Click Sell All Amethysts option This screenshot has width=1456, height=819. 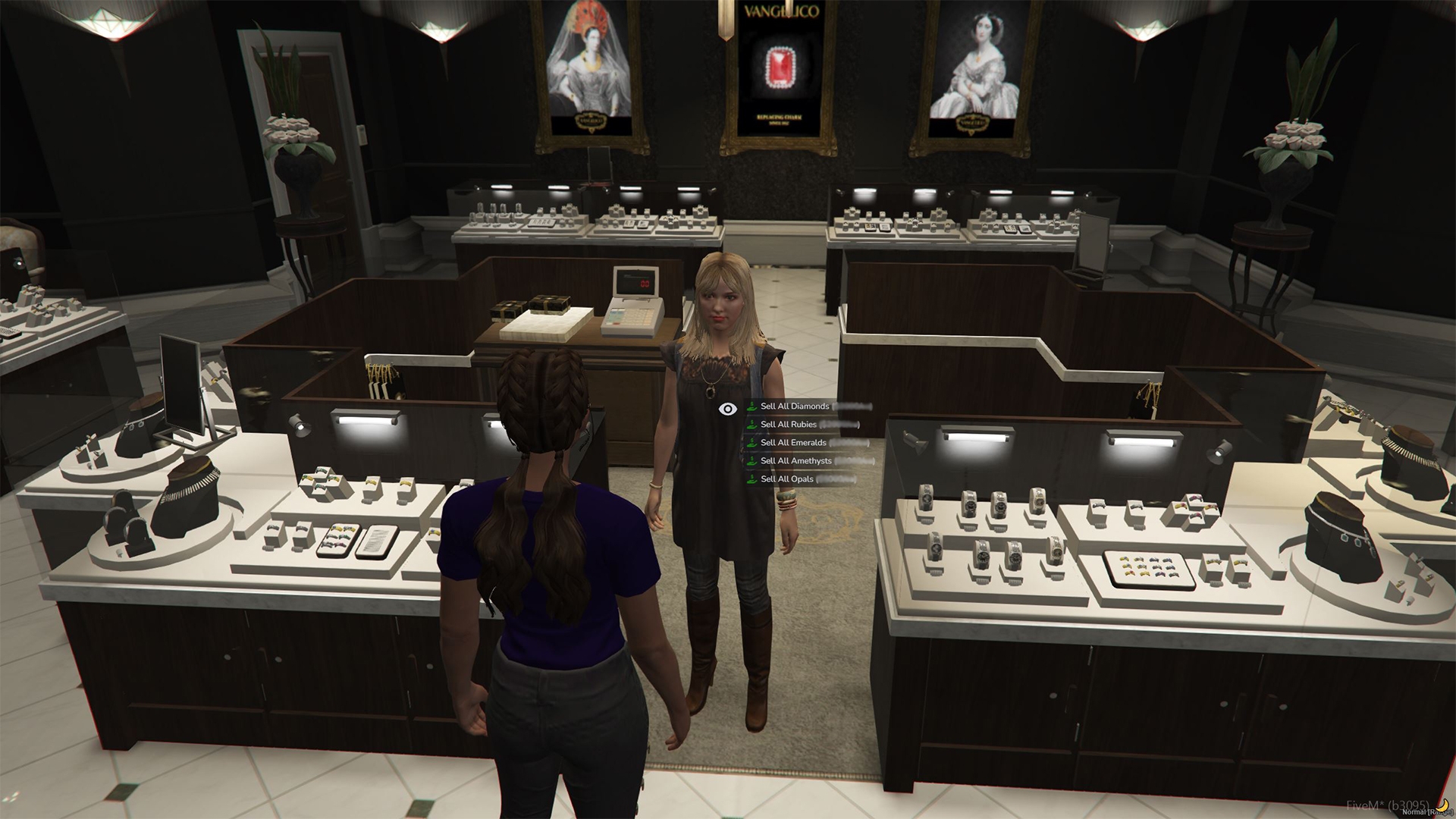point(795,461)
